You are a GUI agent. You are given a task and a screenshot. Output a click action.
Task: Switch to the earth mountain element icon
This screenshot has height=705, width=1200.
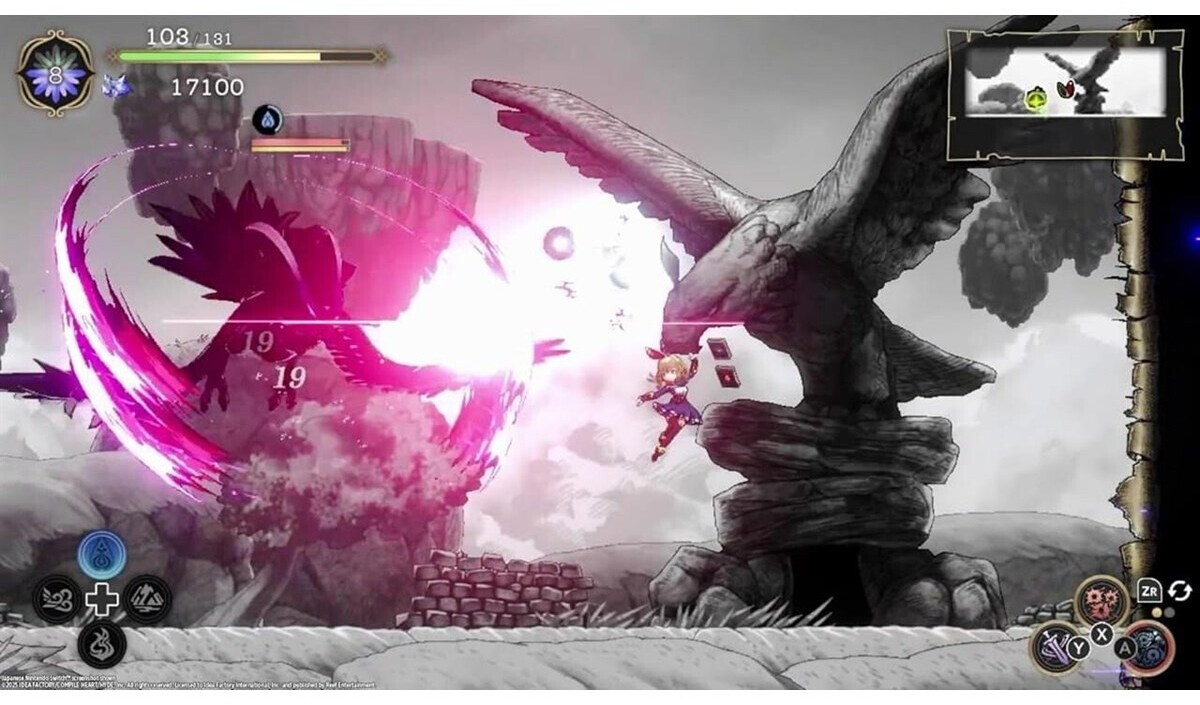148,599
